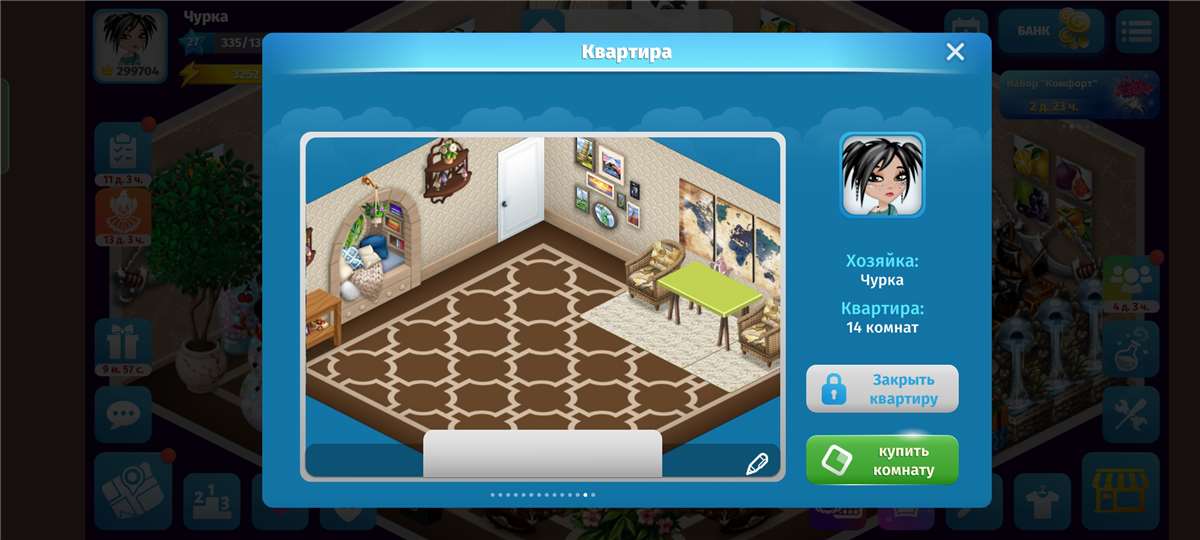Click the Закрыть квартиру lock button
The width and height of the screenshot is (1200, 540).
tap(882, 389)
